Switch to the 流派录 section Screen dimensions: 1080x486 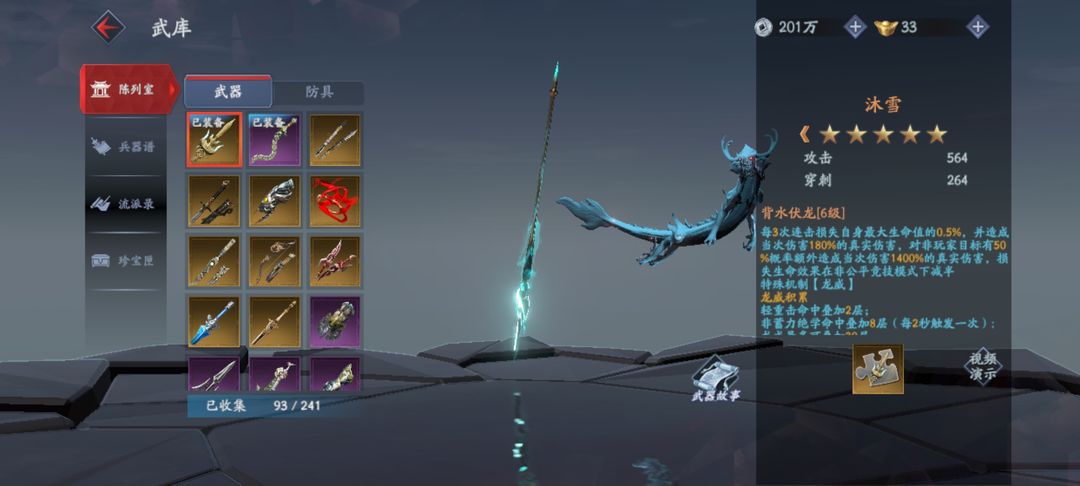pyautogui.click(x=128, y=203)
